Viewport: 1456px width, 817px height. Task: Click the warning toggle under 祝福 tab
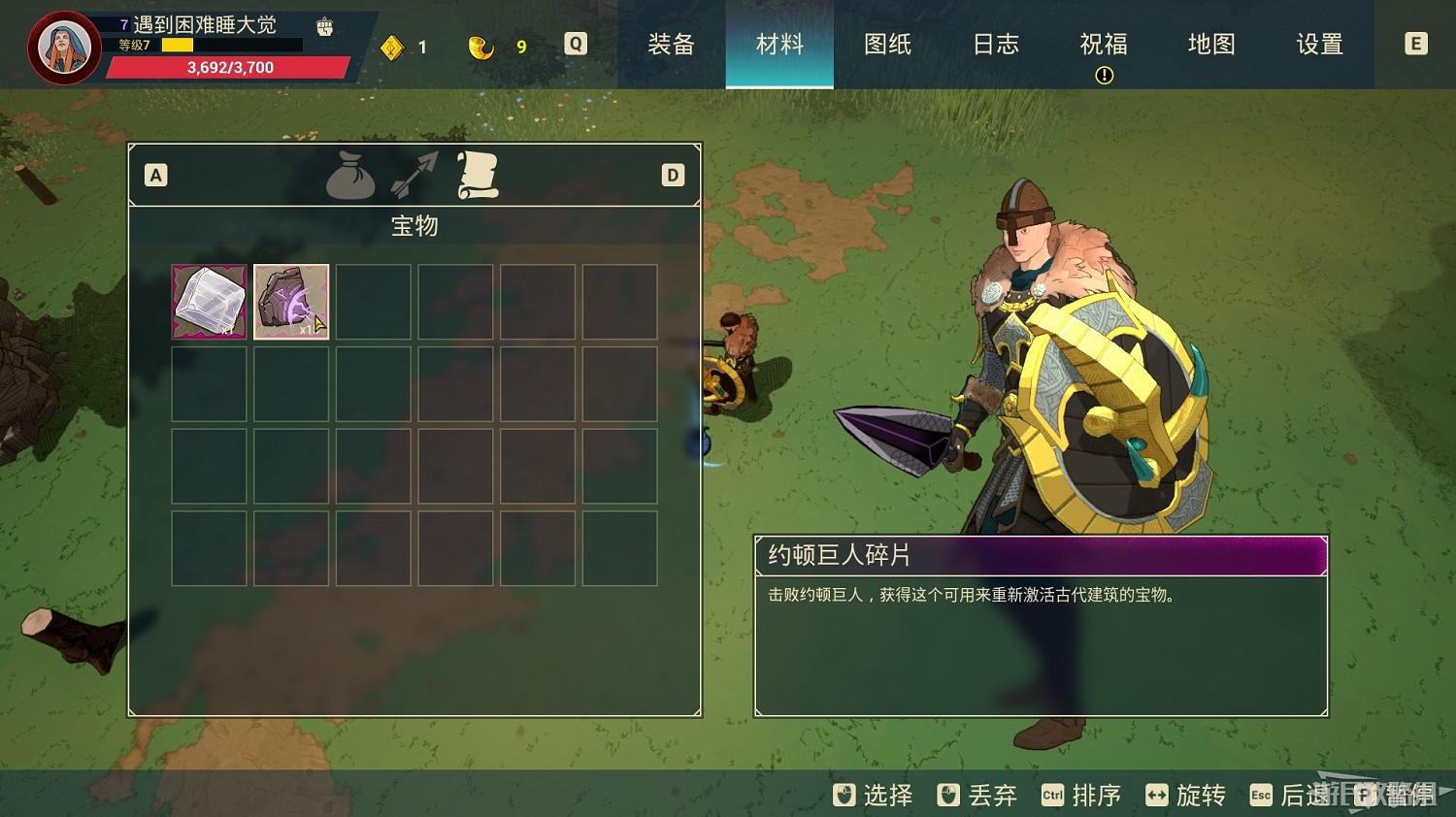[x=1103, y=75]
